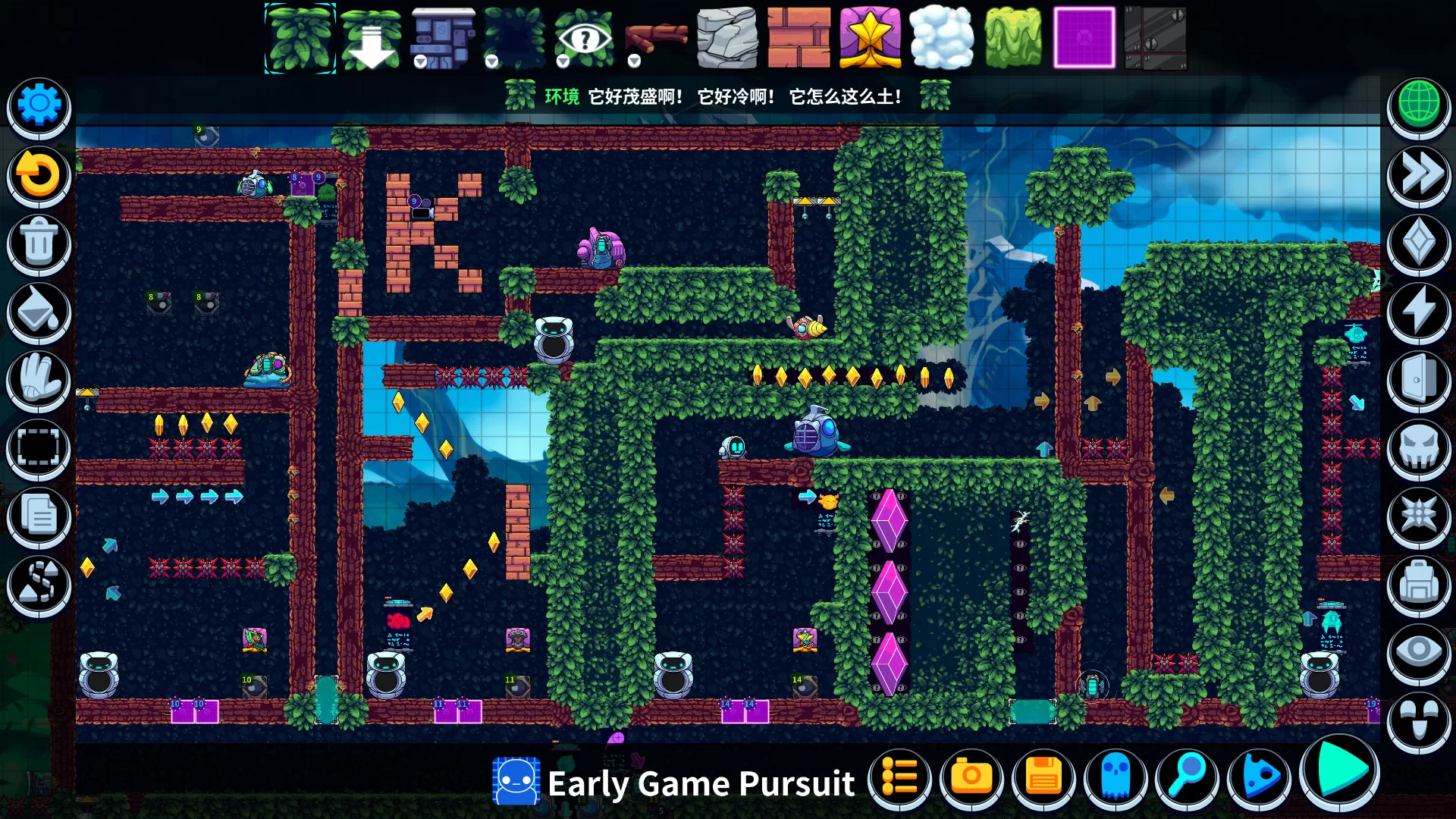Switch to the leafy block palette tab
The height and width of the screenshot is (819, 1456).
[300, 38]
